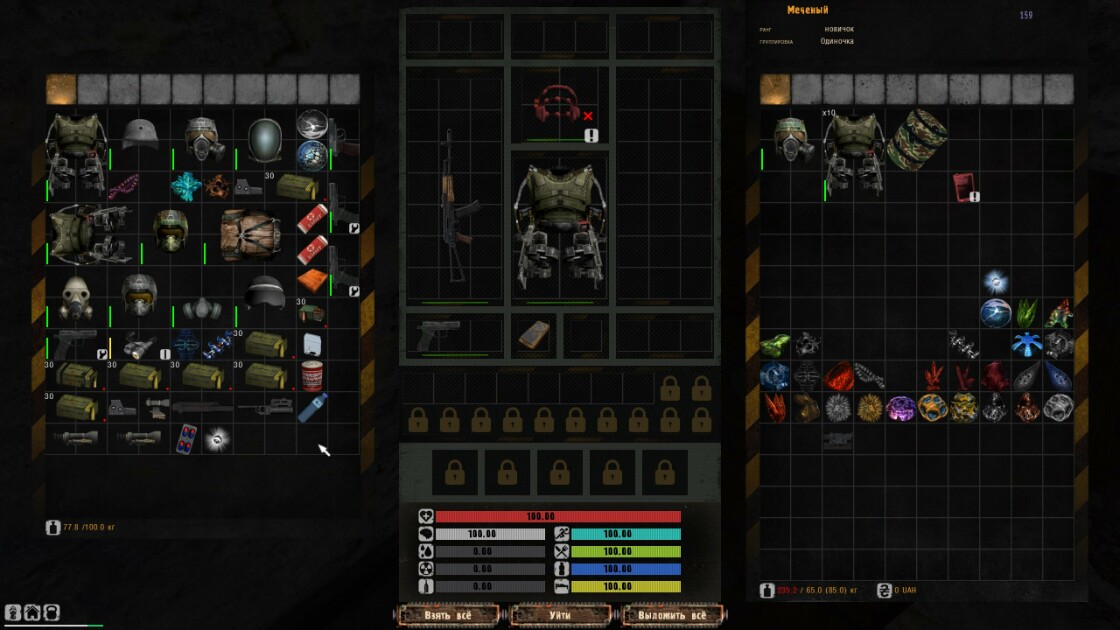Select the brown leather backpack item
Viewport: 1120px width, 630px height.
[249, 232]
